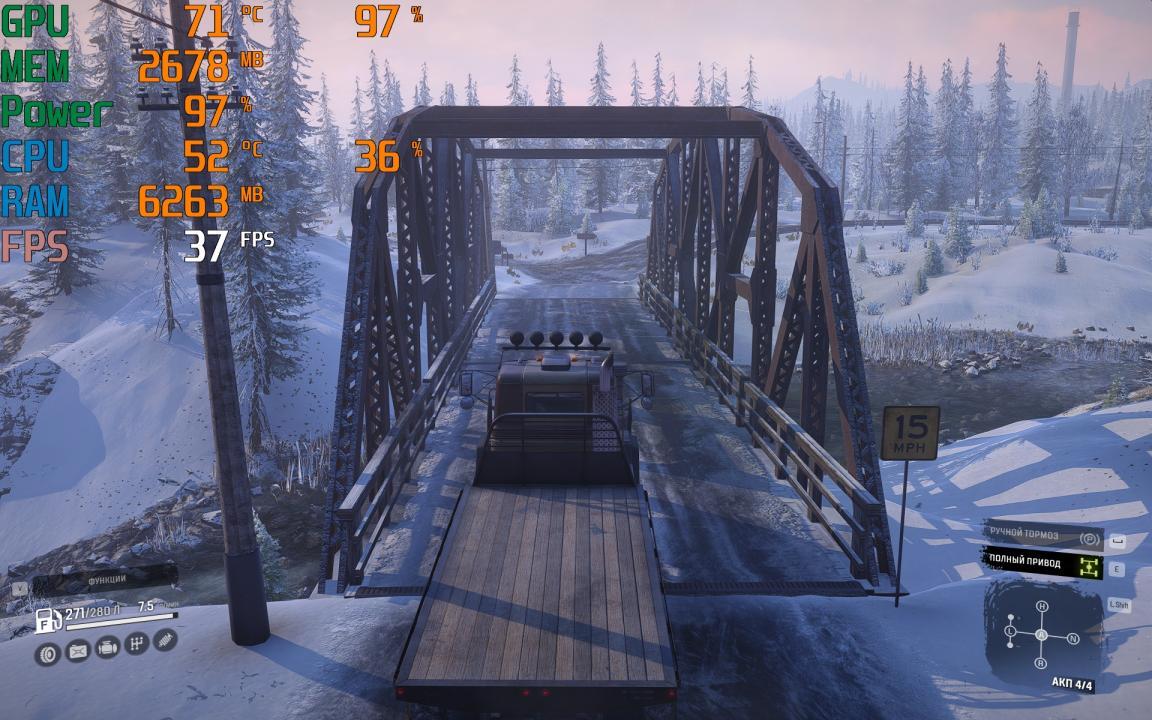Click the fuel tank damage icon
The image size is (1152, 720).
[x=77, y=651]
